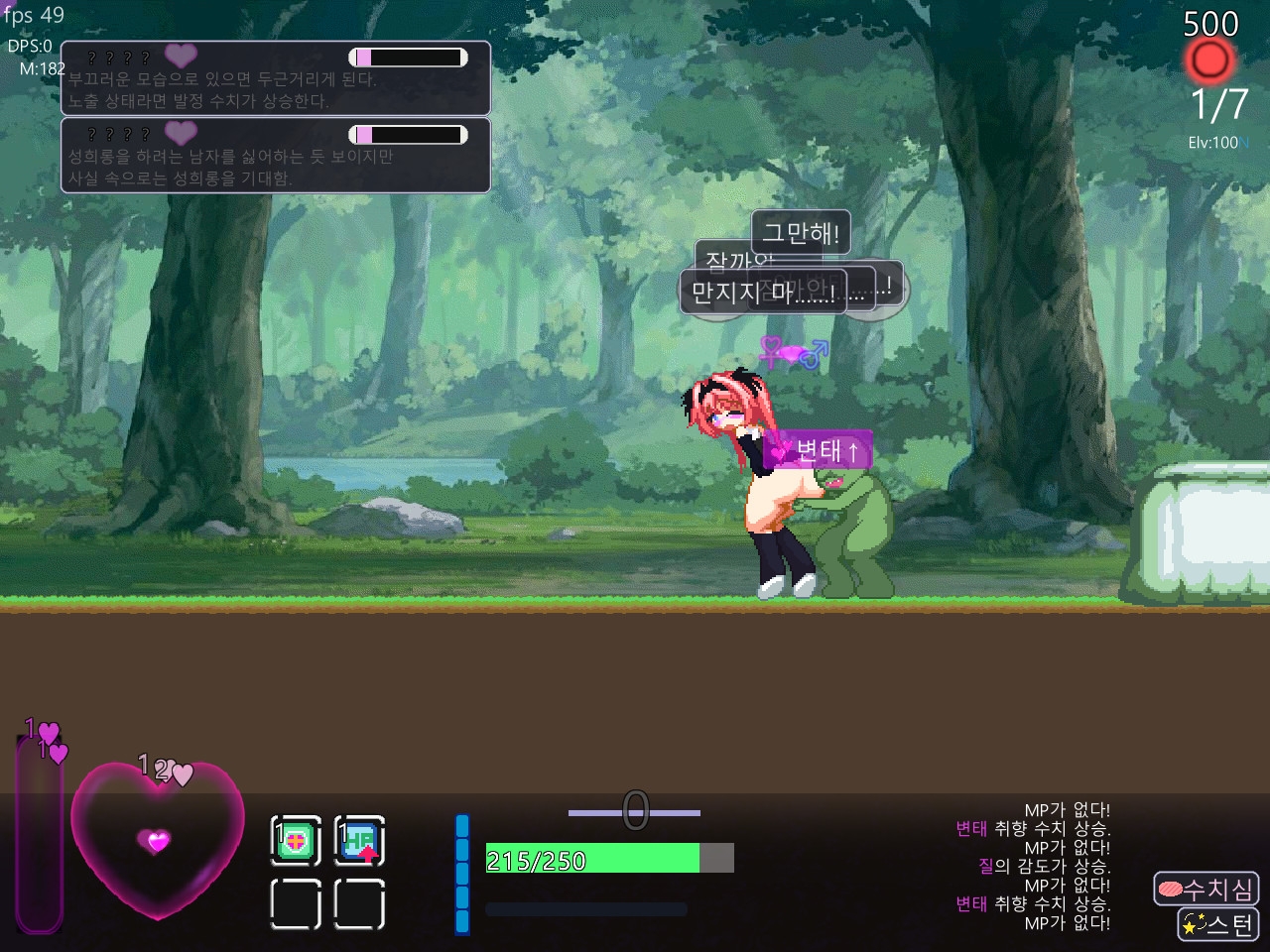Use the HP recovery item slot

[x=359, y=842]
